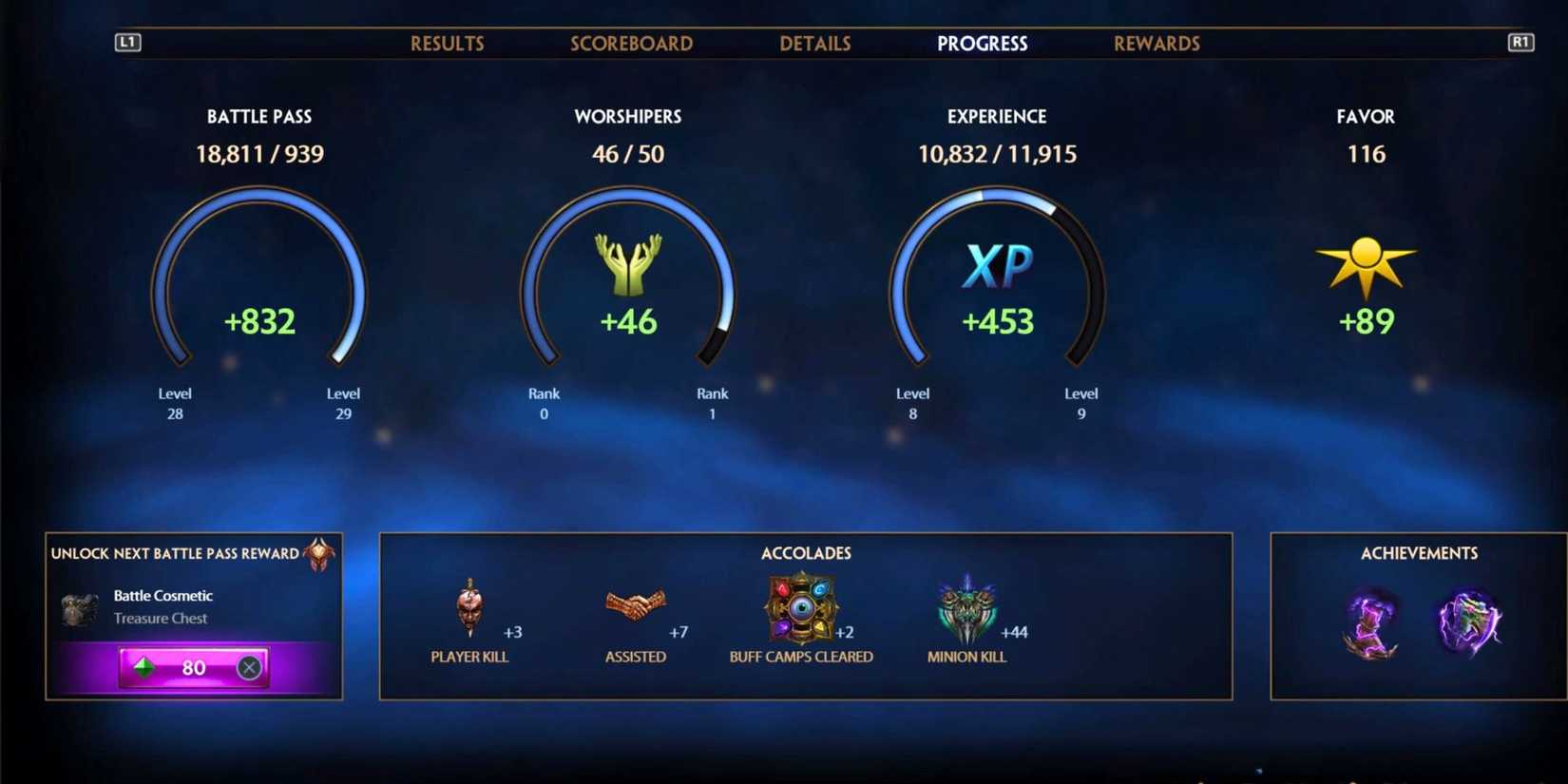Click the Minion Kill crest icon

click(966, 605)
